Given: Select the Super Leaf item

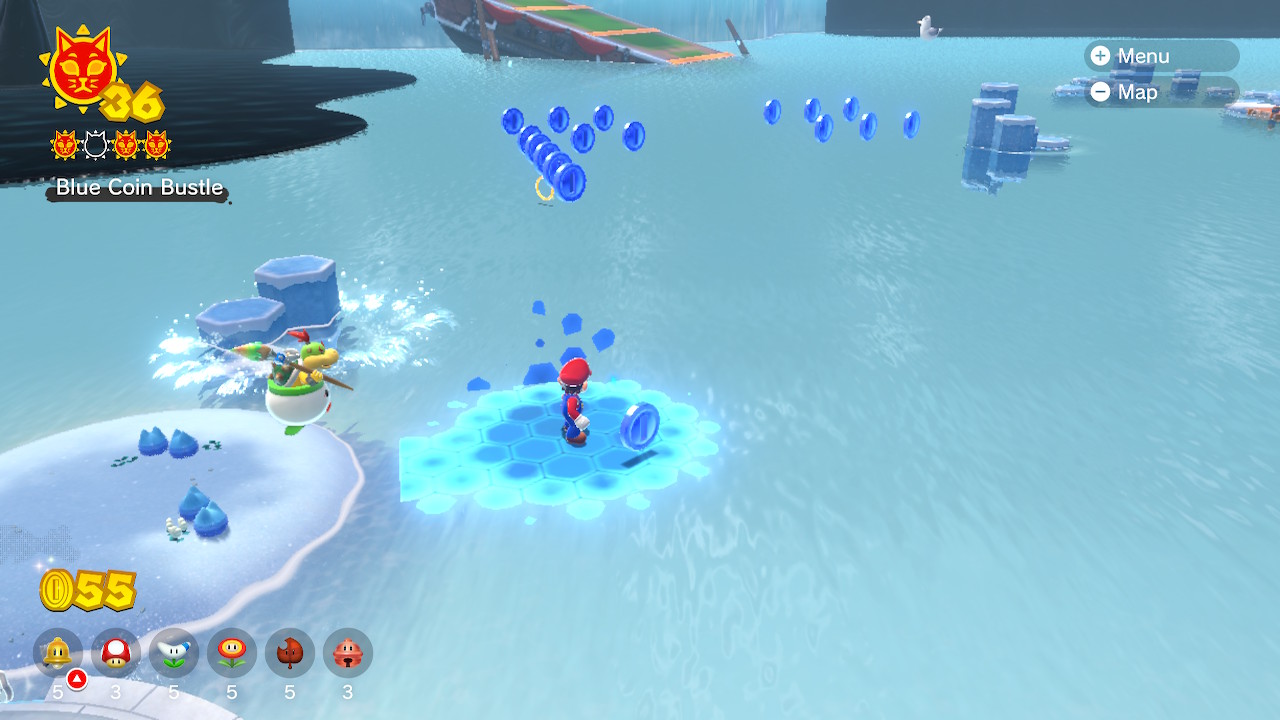Looking at the screenshot, I should click(x=289, y=654).
